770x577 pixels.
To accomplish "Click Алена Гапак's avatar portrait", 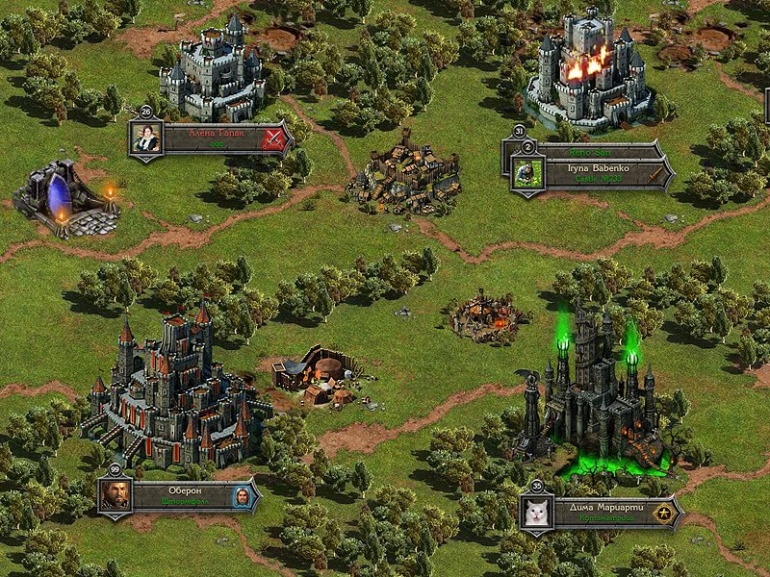I will [147, 139].
